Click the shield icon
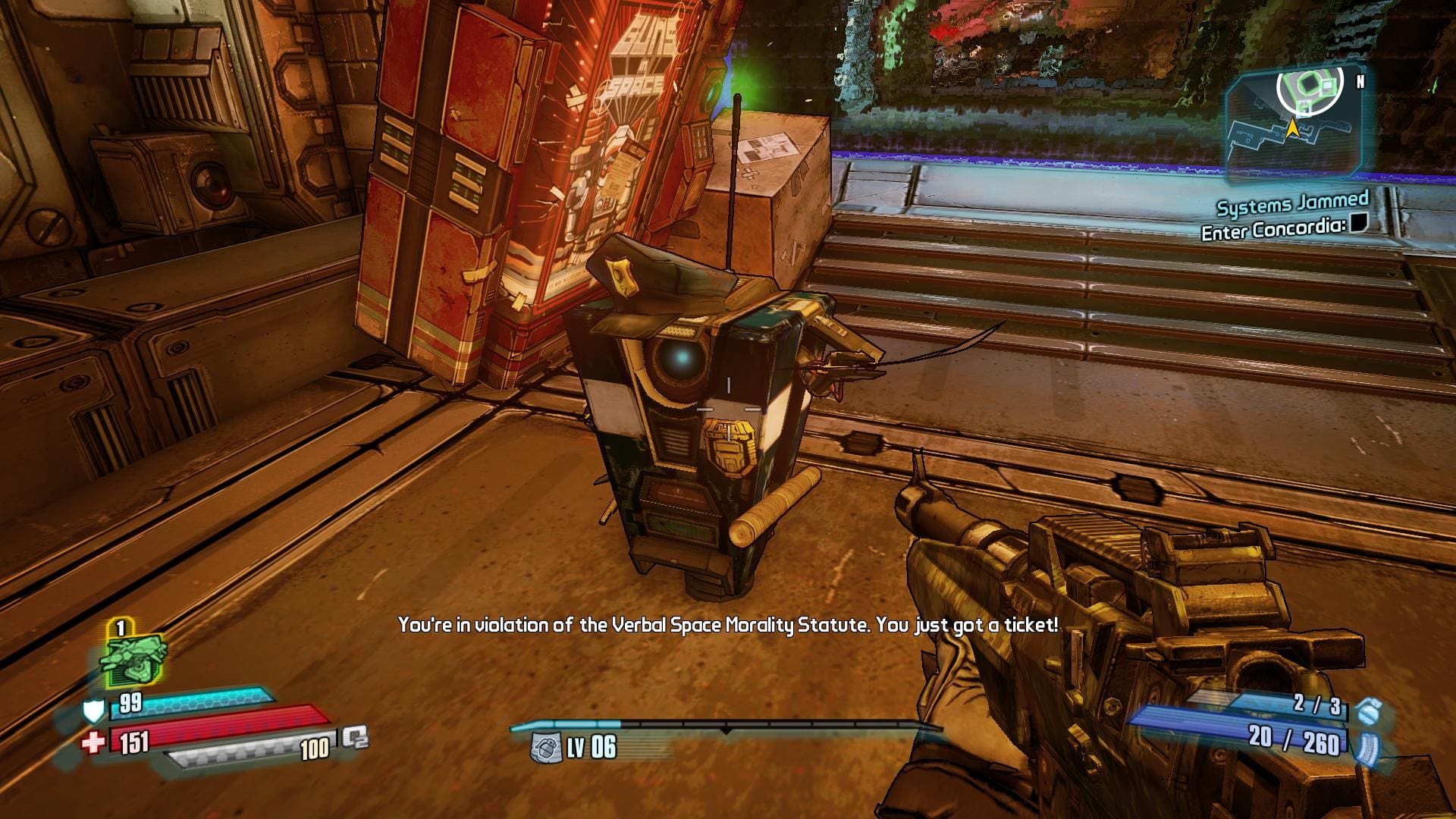The height and width of the screenshot is (819, 1456). 93,711
